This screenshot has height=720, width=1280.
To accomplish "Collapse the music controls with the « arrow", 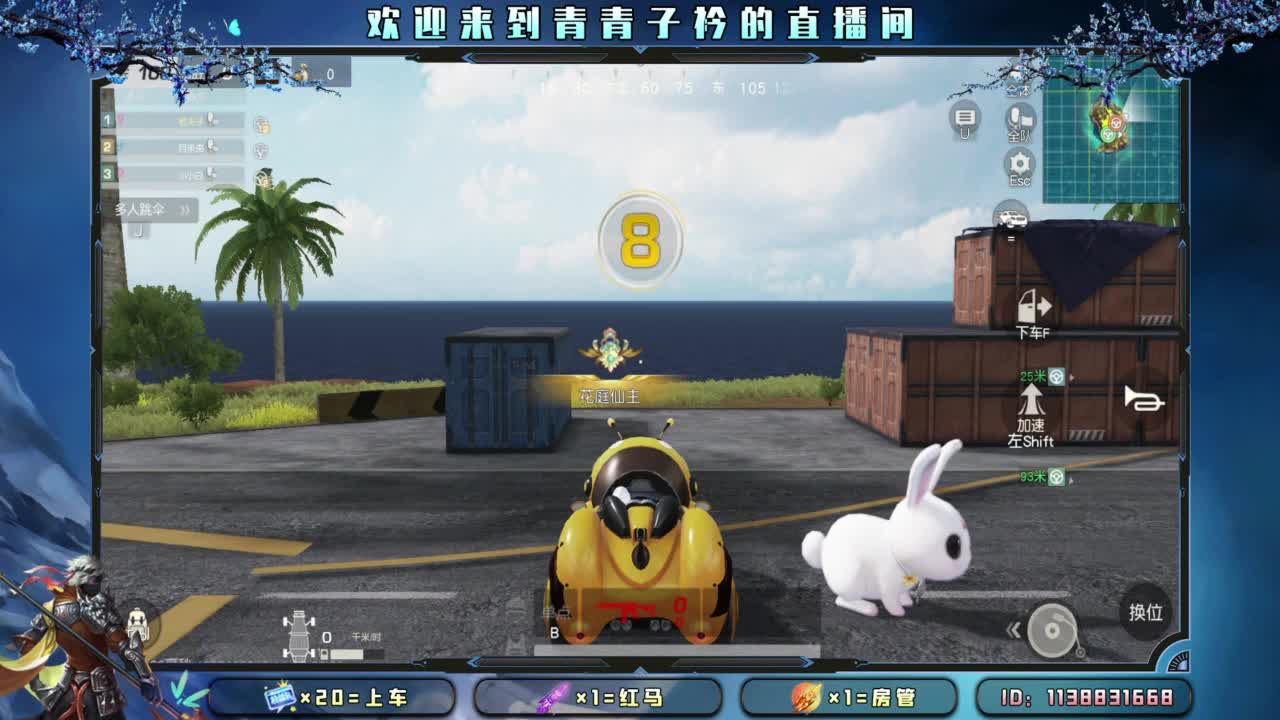I will (x=1014, y=630).
